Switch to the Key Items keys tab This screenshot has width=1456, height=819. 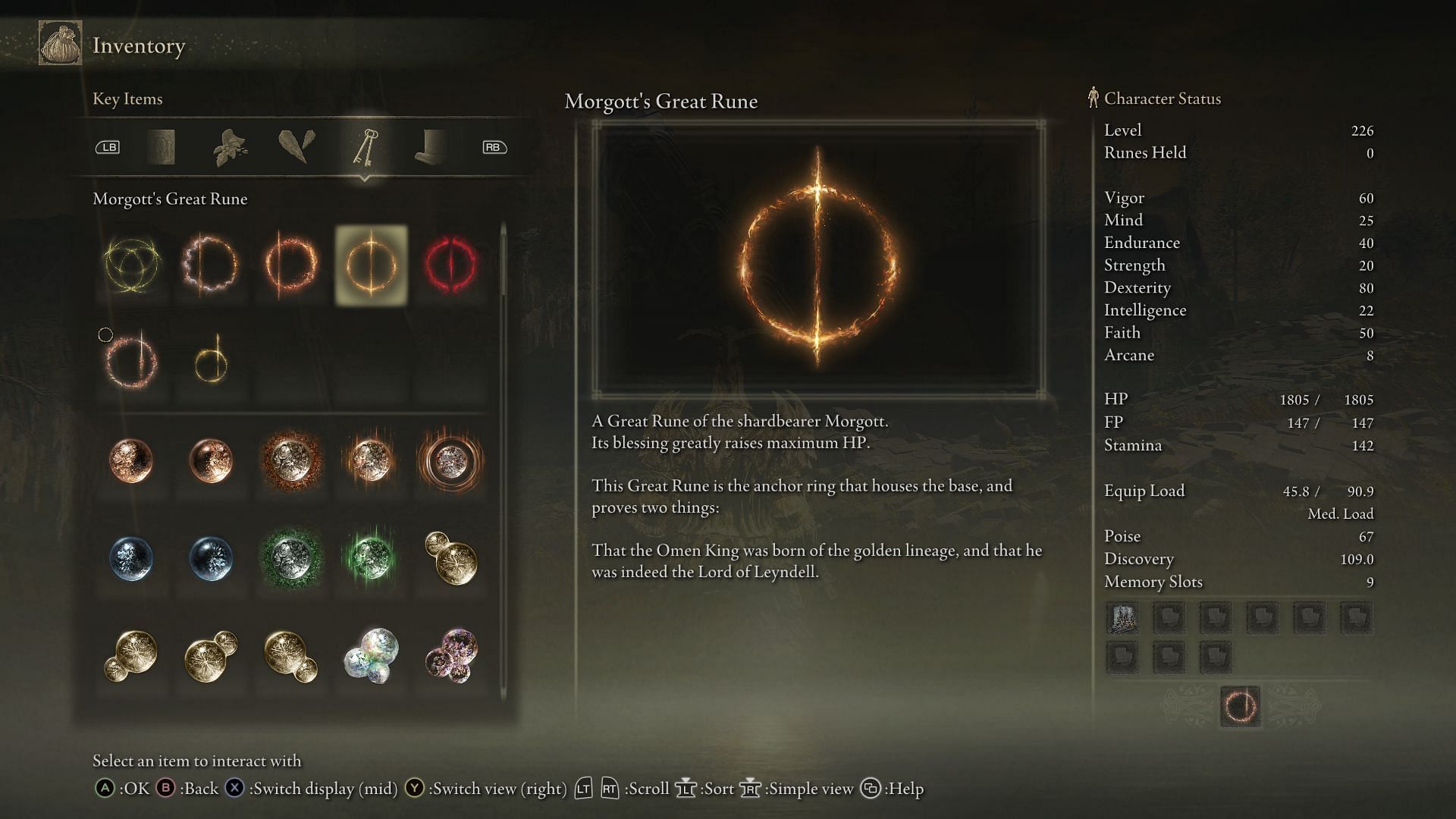(365, 147)
